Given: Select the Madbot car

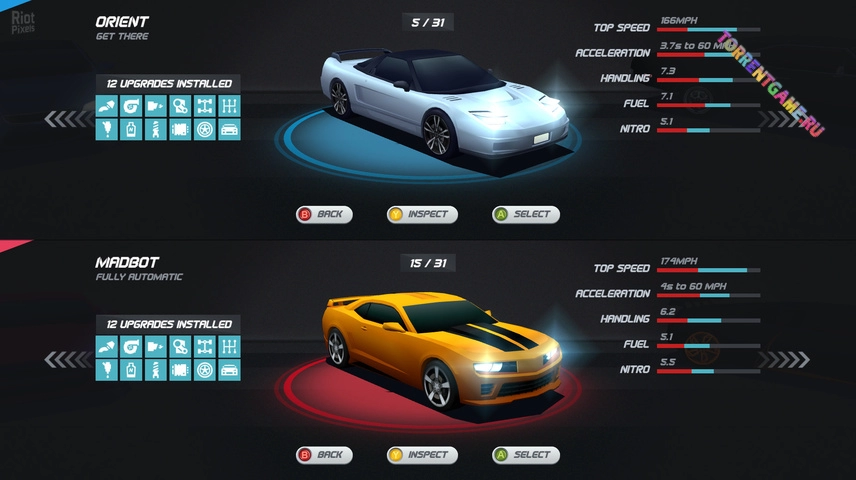Looking at the screenshot, I should [525, 455].
